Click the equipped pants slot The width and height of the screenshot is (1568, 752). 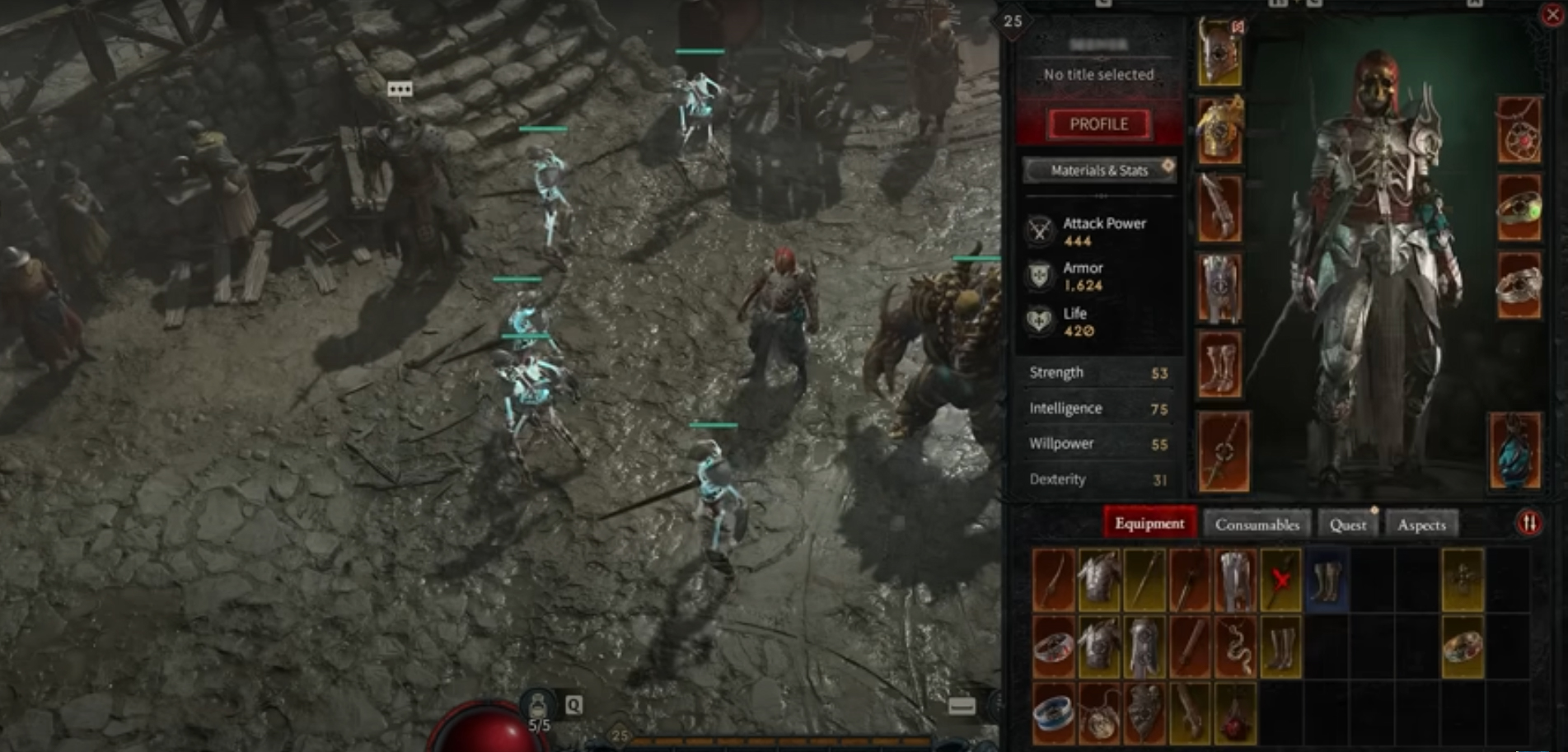click(x=1219, y=284)
